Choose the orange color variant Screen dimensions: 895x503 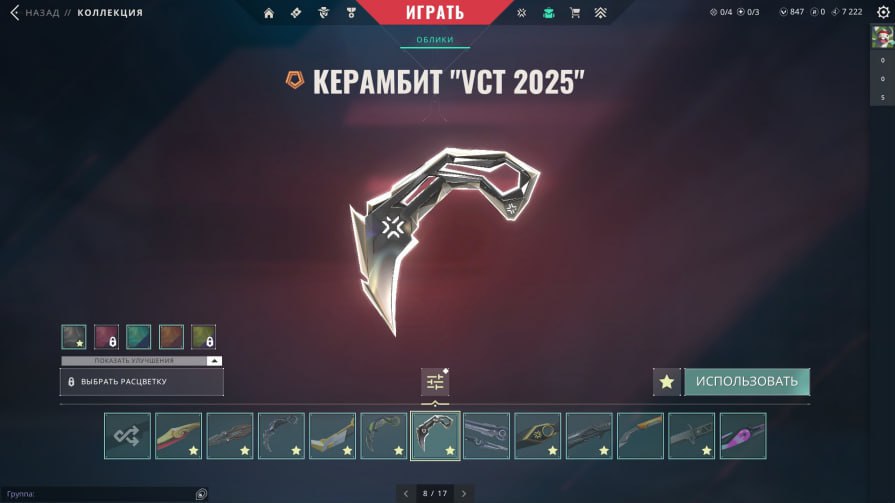[171, 337]
